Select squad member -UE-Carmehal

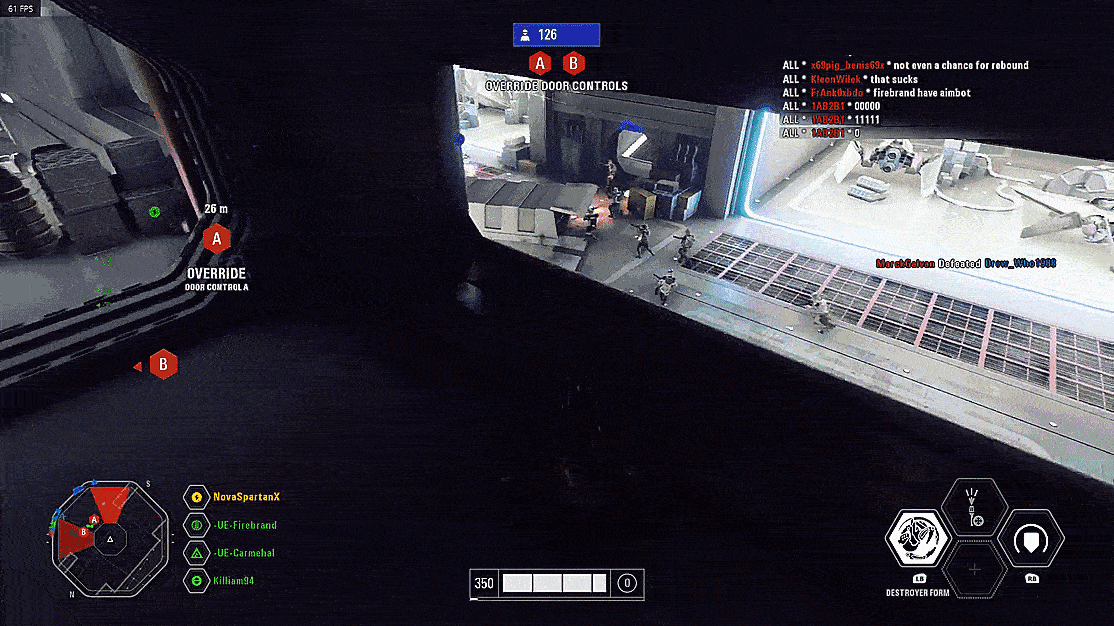coord(244,553)
